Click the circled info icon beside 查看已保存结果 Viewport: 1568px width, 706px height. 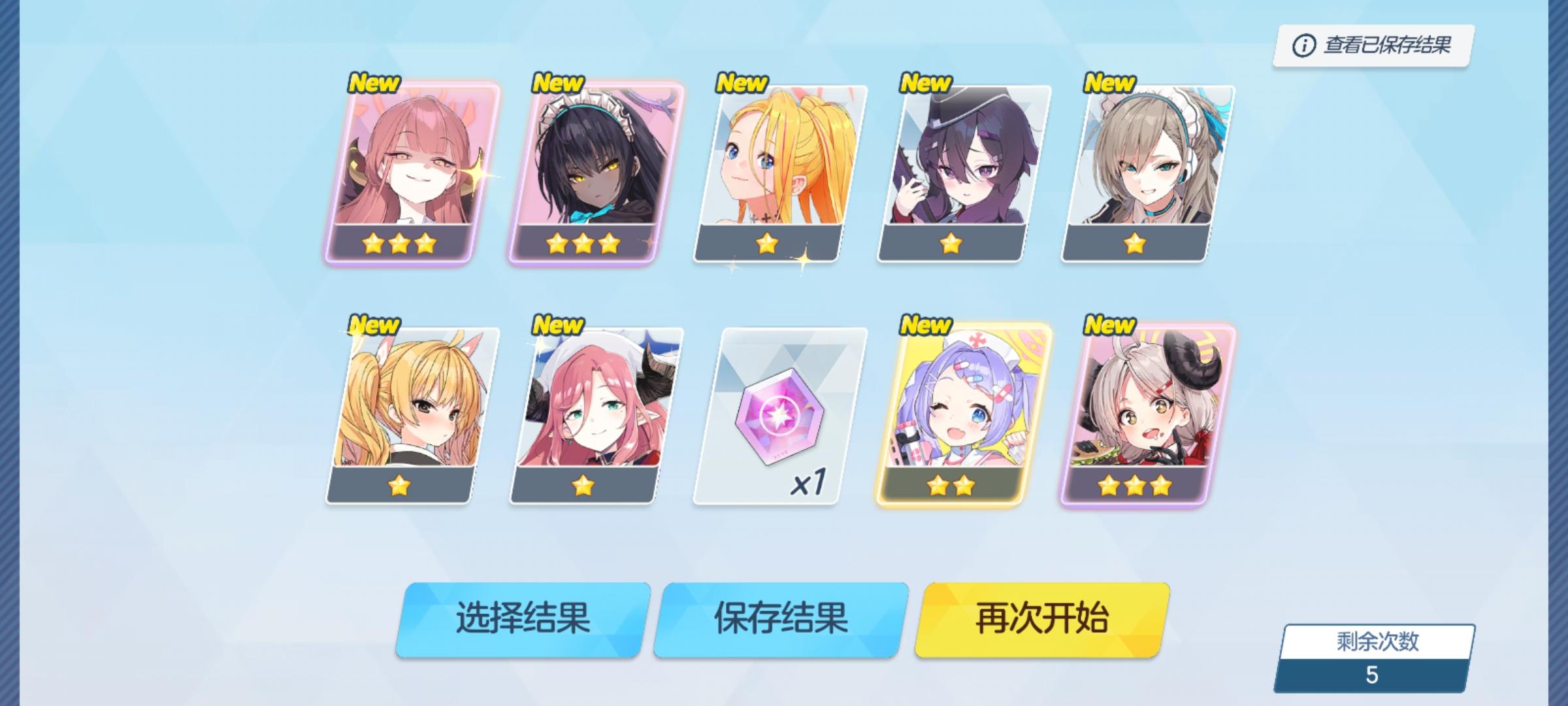pyautogui.click(x=1303, y=44)
